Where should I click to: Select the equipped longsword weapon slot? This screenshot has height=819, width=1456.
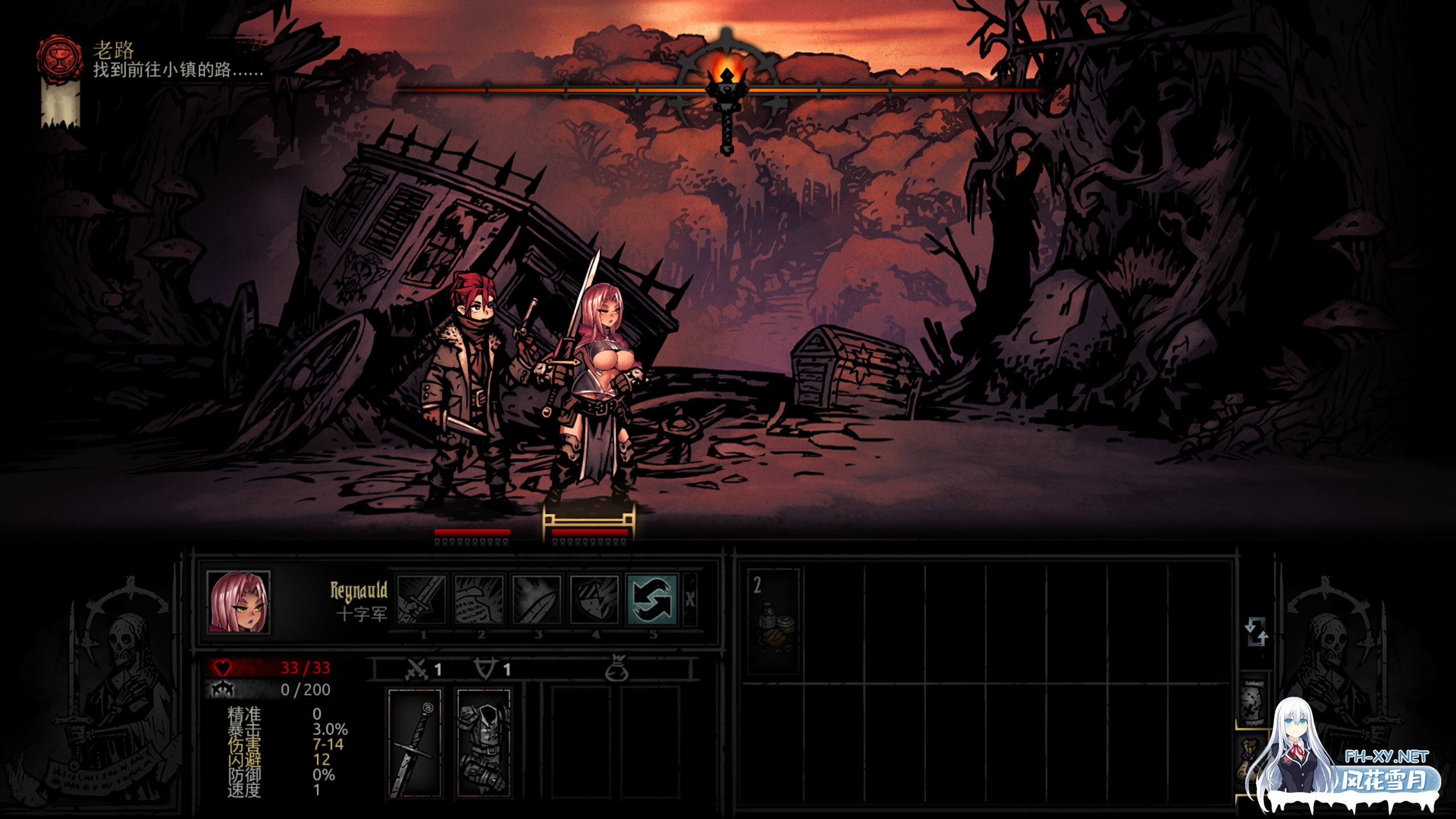(415, 742)
